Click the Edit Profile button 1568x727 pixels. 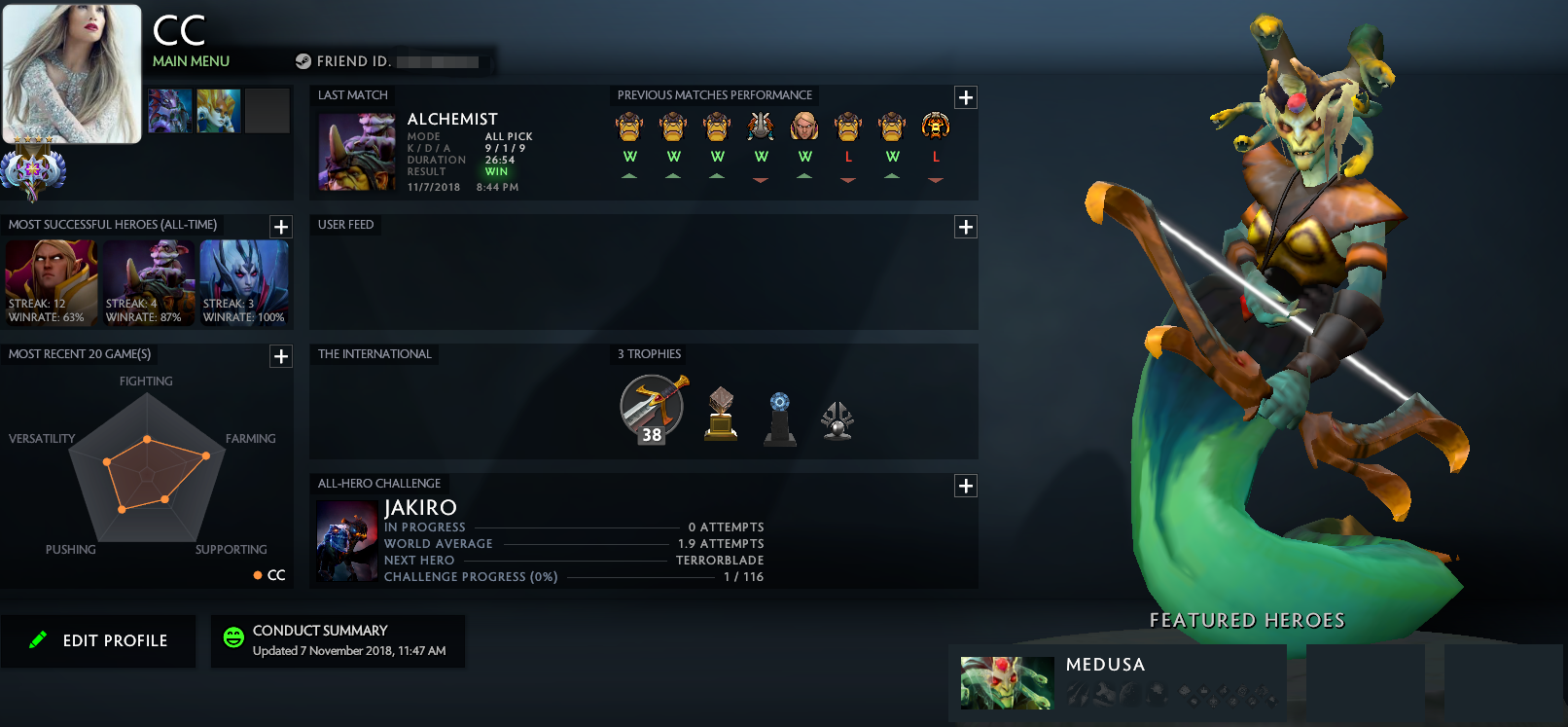pyautogui.click(x=98, y=640)
